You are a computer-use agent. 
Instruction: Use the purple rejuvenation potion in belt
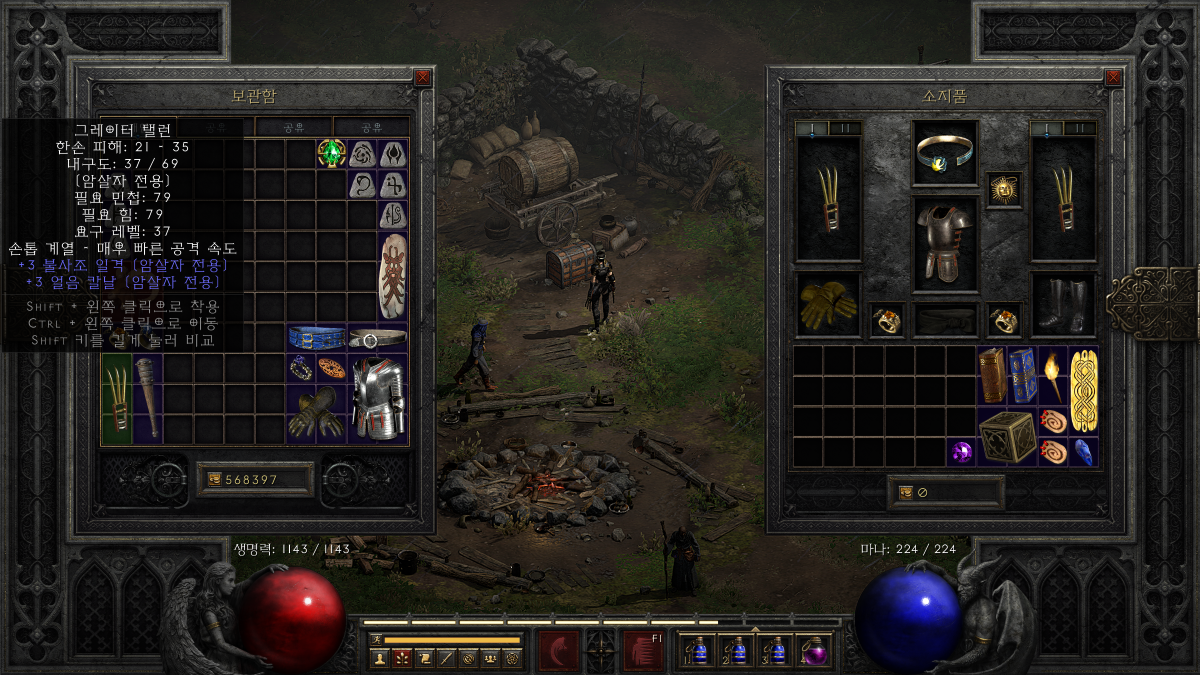[x=815, y=651]
